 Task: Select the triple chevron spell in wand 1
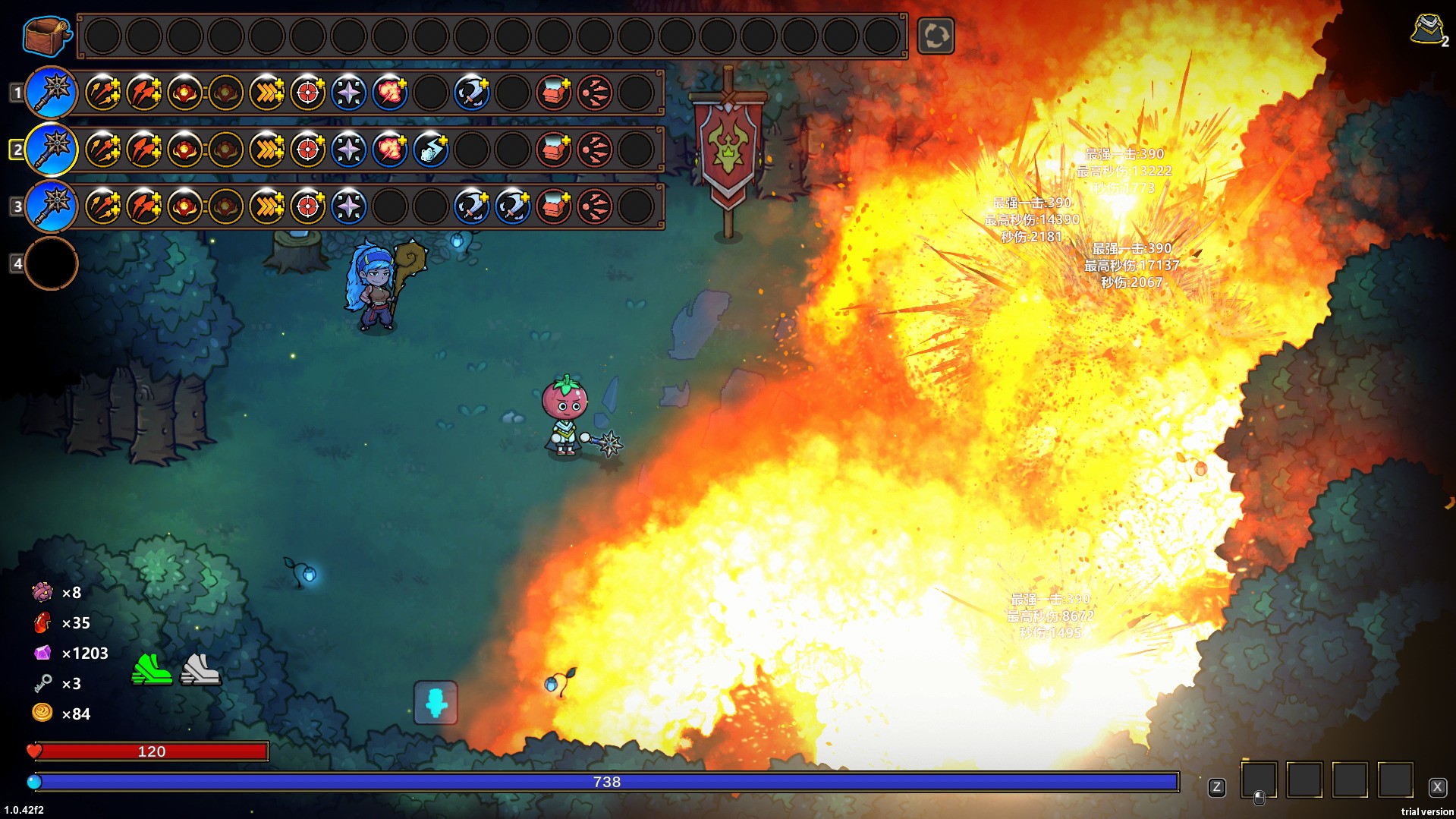[267, 93]
